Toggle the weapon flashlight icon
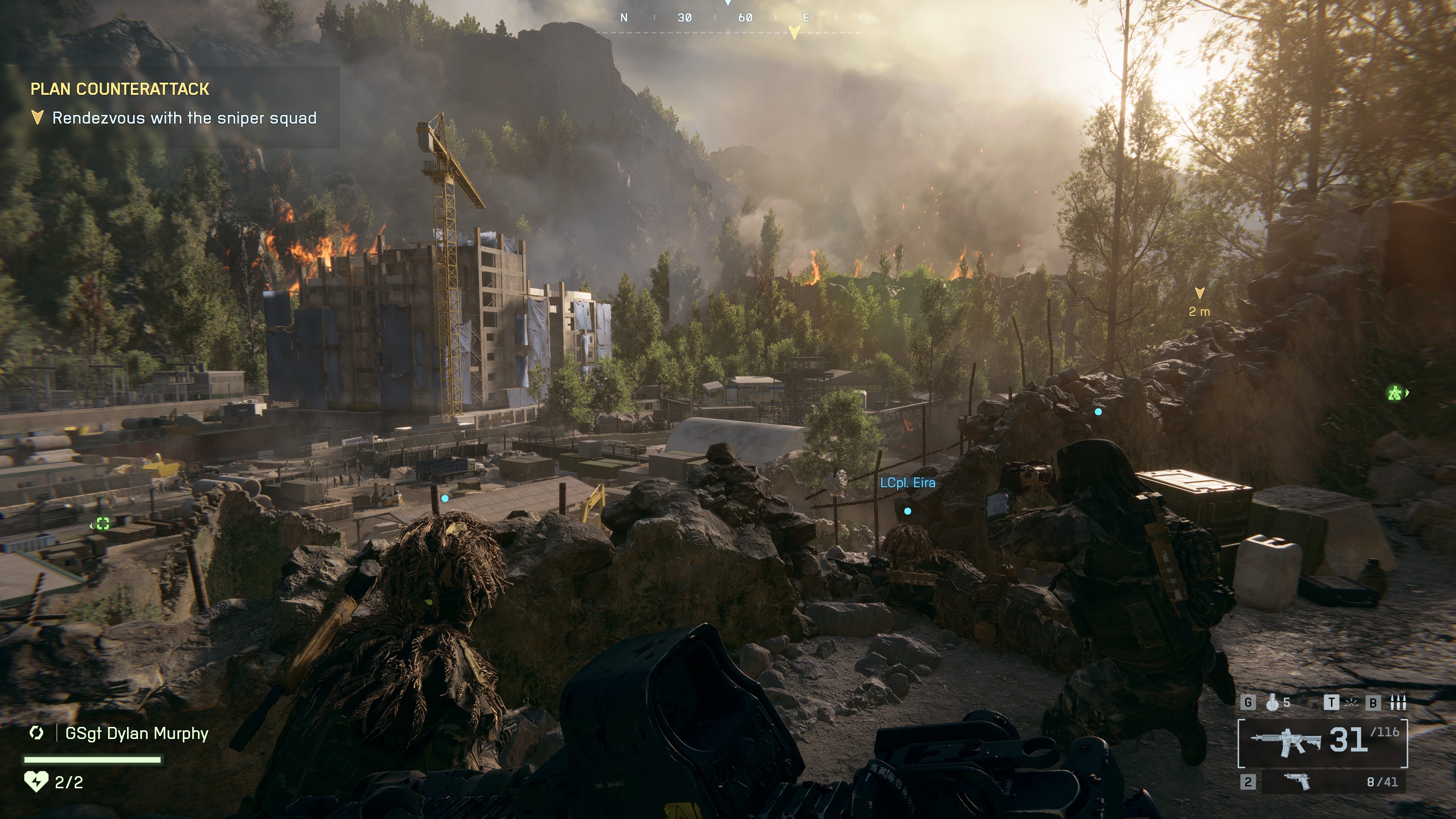Screen dimensions: 1456x819 coord(1351,703)
